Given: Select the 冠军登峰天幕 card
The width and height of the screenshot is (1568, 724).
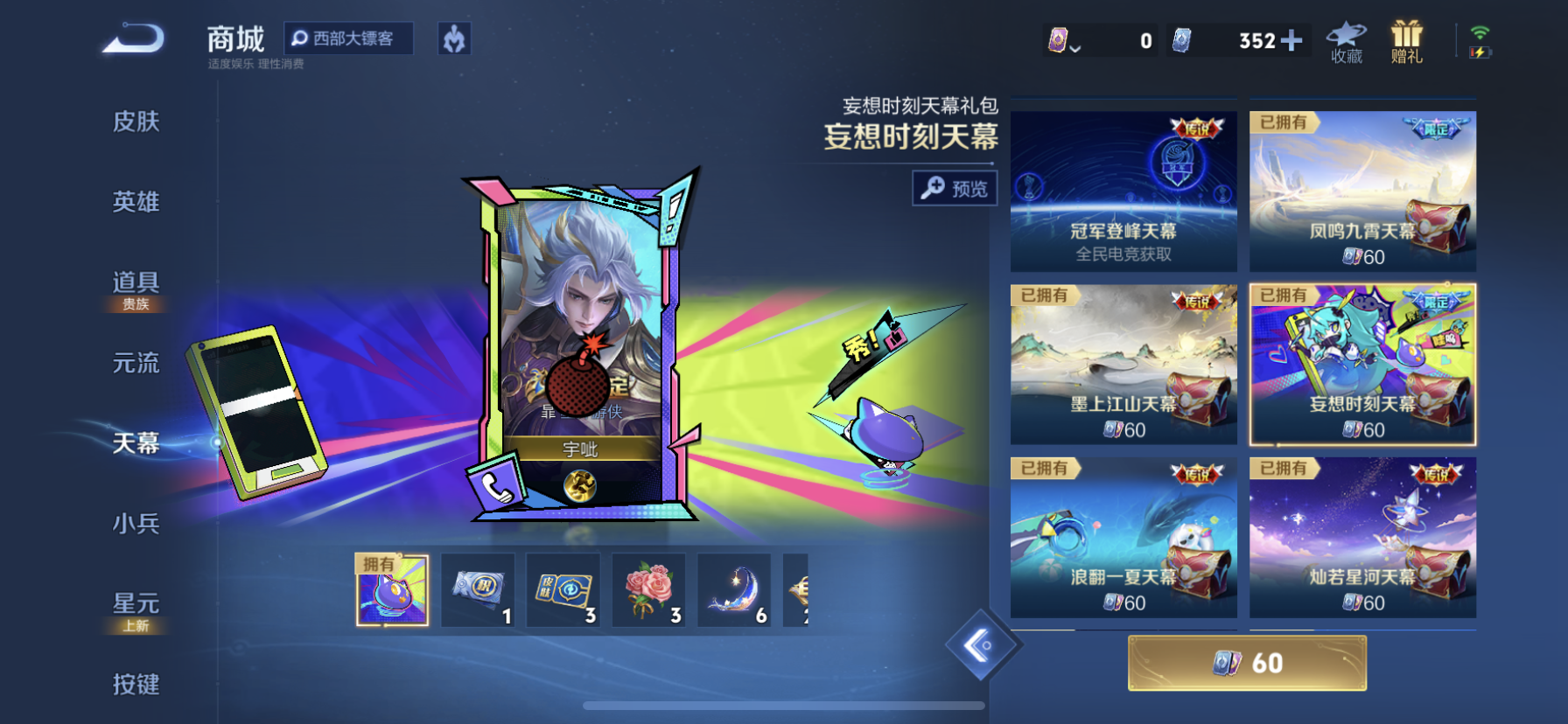Looking at the screenshot, I should pos(1123,191).
